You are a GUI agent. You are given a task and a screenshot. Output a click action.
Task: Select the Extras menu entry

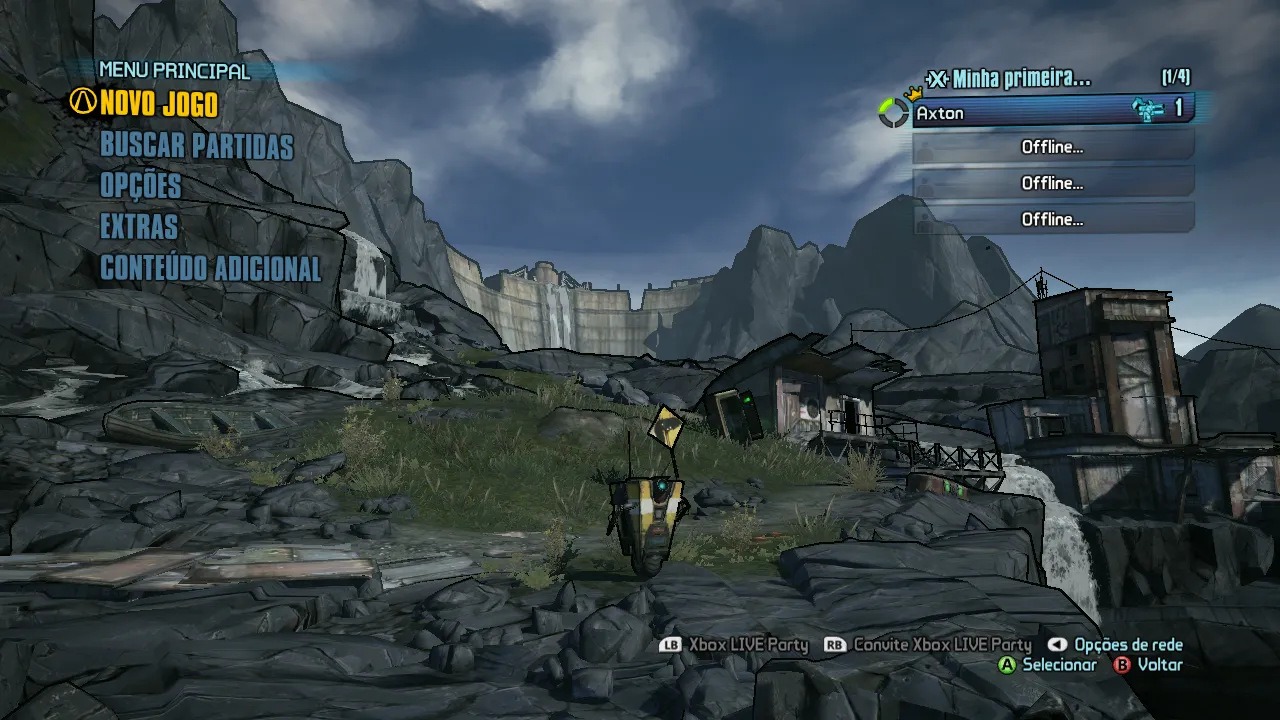click(x=139, y=227)
